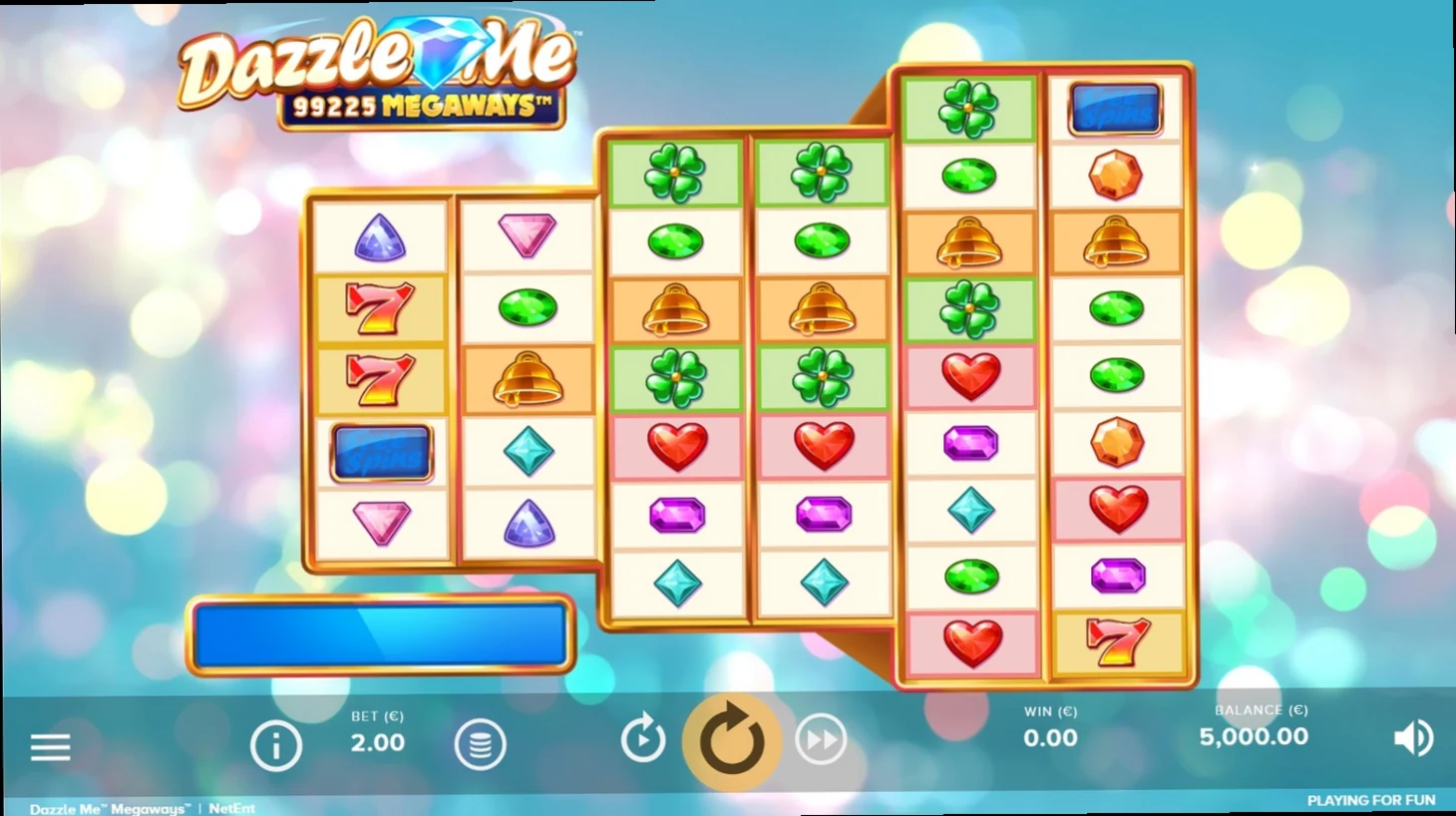Click the WIN (€) 0.00 display
This screenshot has height=816, width=1456.
click(x=1052, y=726)
